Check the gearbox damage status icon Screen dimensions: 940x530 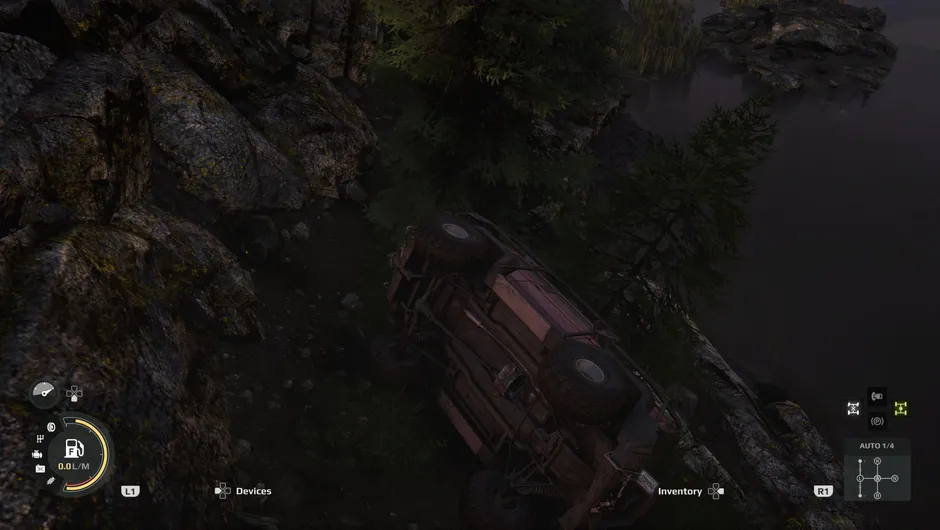[40, 439]
